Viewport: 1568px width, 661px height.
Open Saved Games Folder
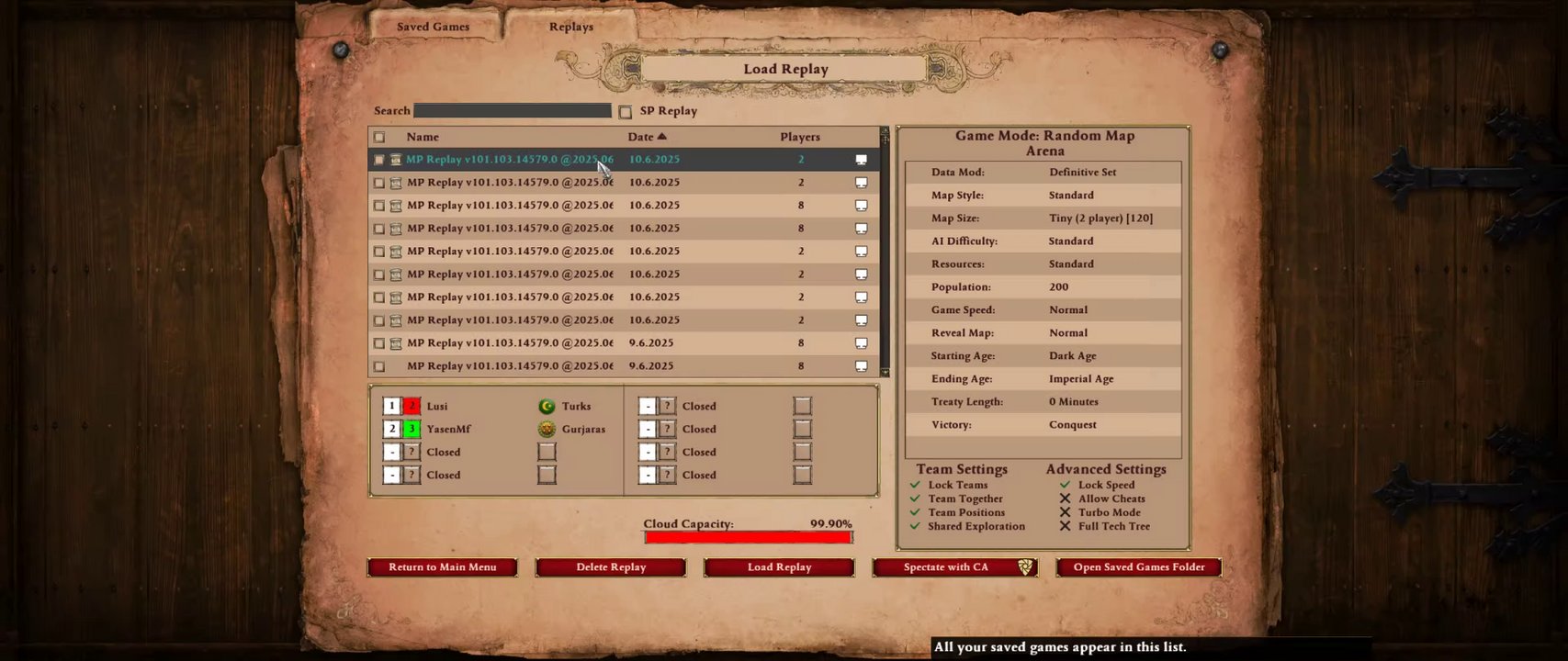[1138, 567]
